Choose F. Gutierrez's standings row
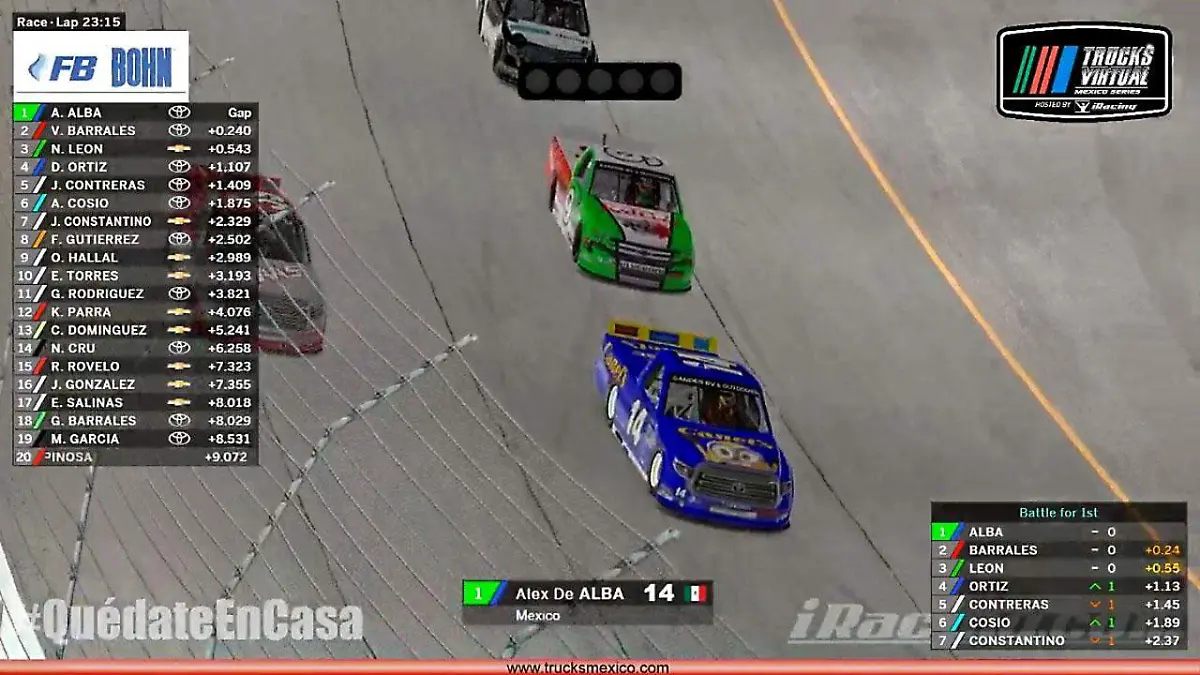This screenshot has width=1200, height=675. coord(135,240)
